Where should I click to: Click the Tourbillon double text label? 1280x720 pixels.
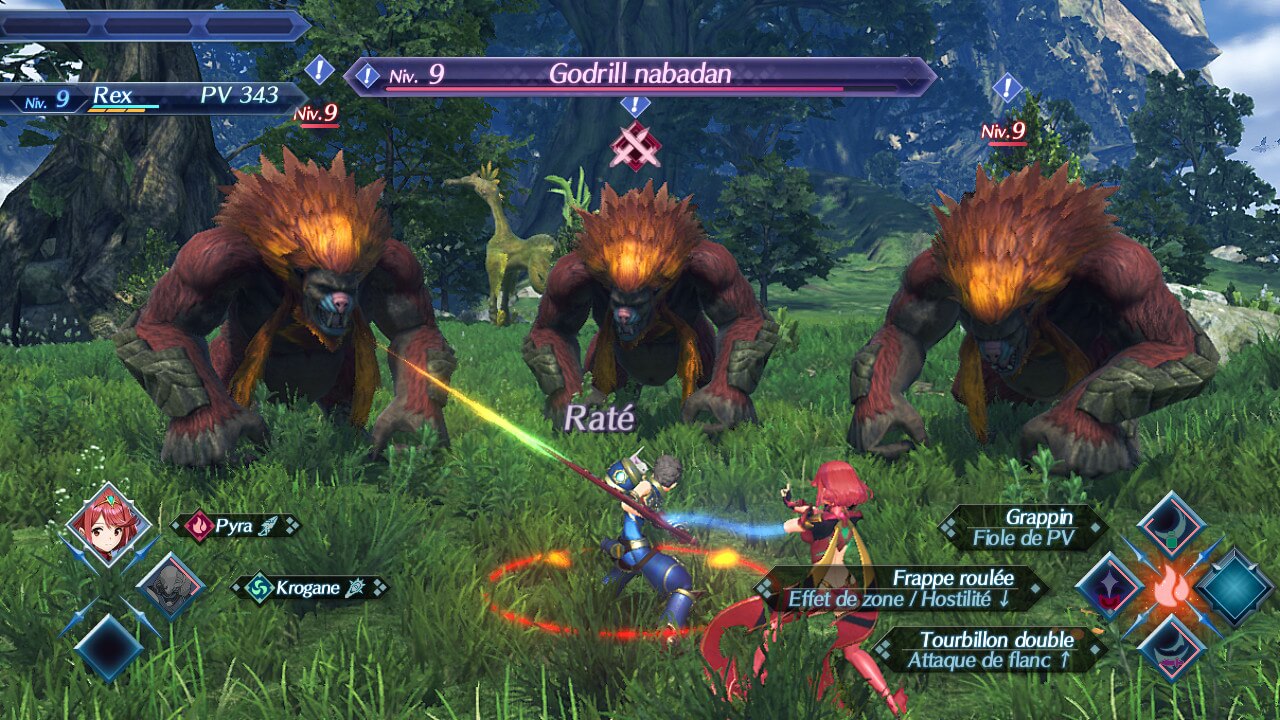[990, 649]
